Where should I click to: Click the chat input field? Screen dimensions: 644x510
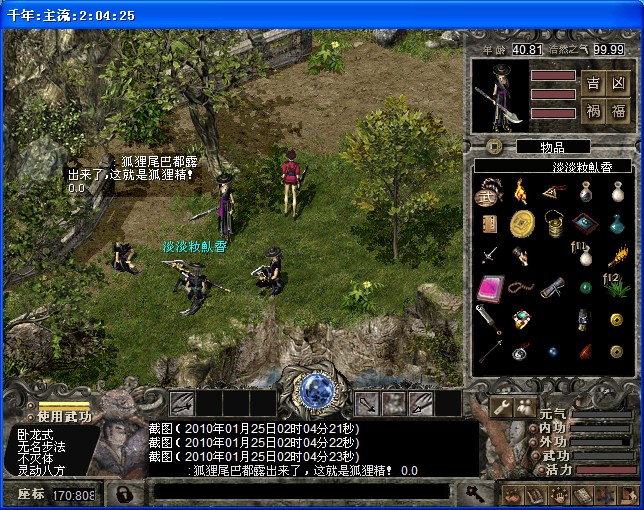coord(300,492)
